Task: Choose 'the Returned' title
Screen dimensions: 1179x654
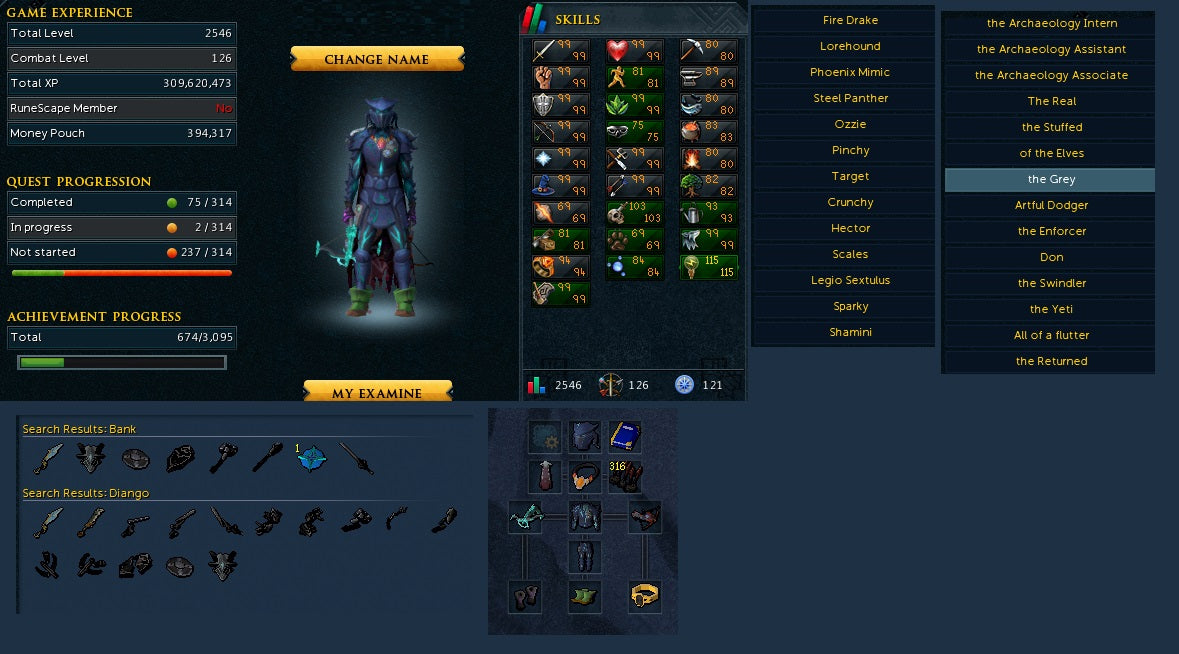Action: 1051,361
